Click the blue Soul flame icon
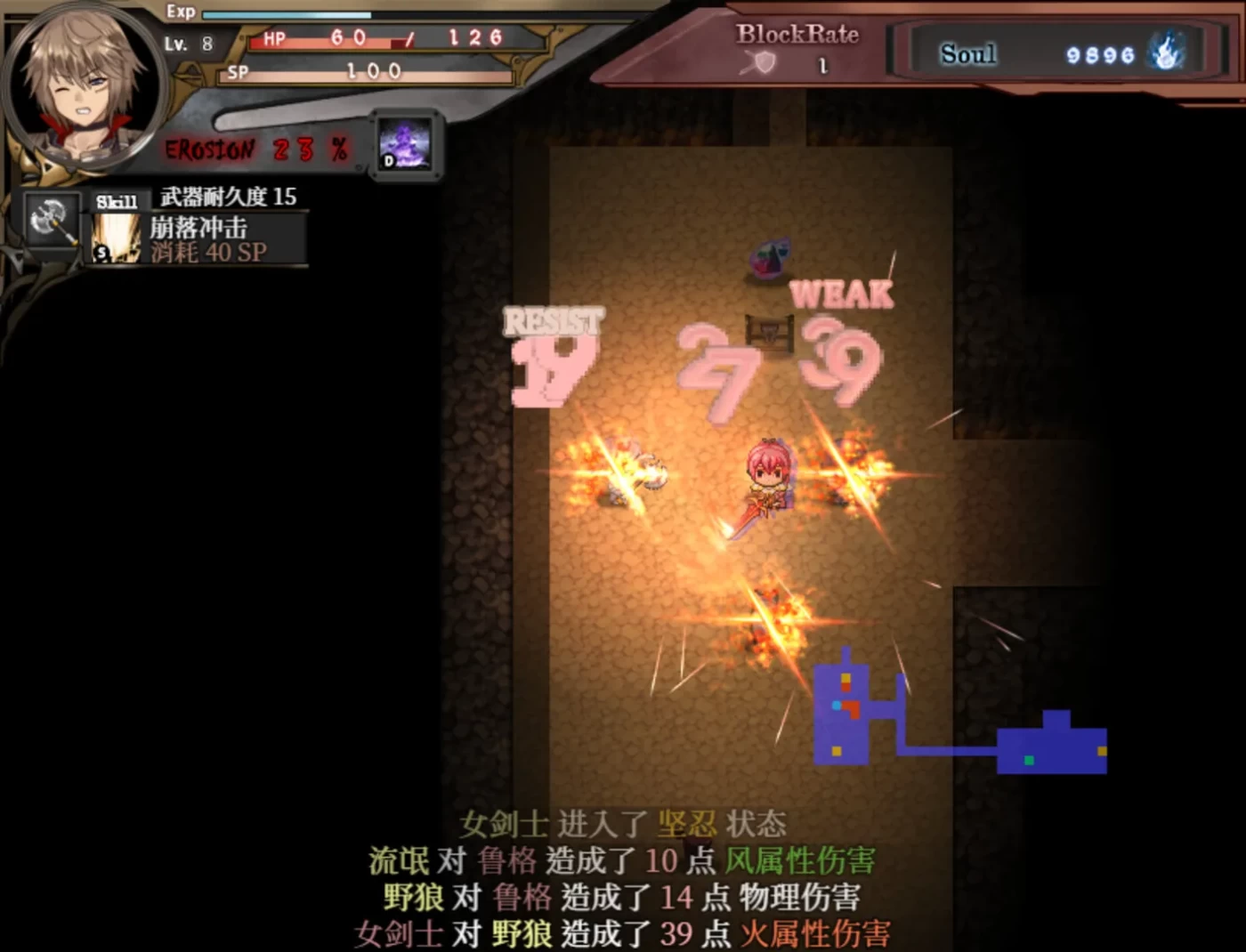The height and width of the screenshot is (952, 1246). (1168, 53)
